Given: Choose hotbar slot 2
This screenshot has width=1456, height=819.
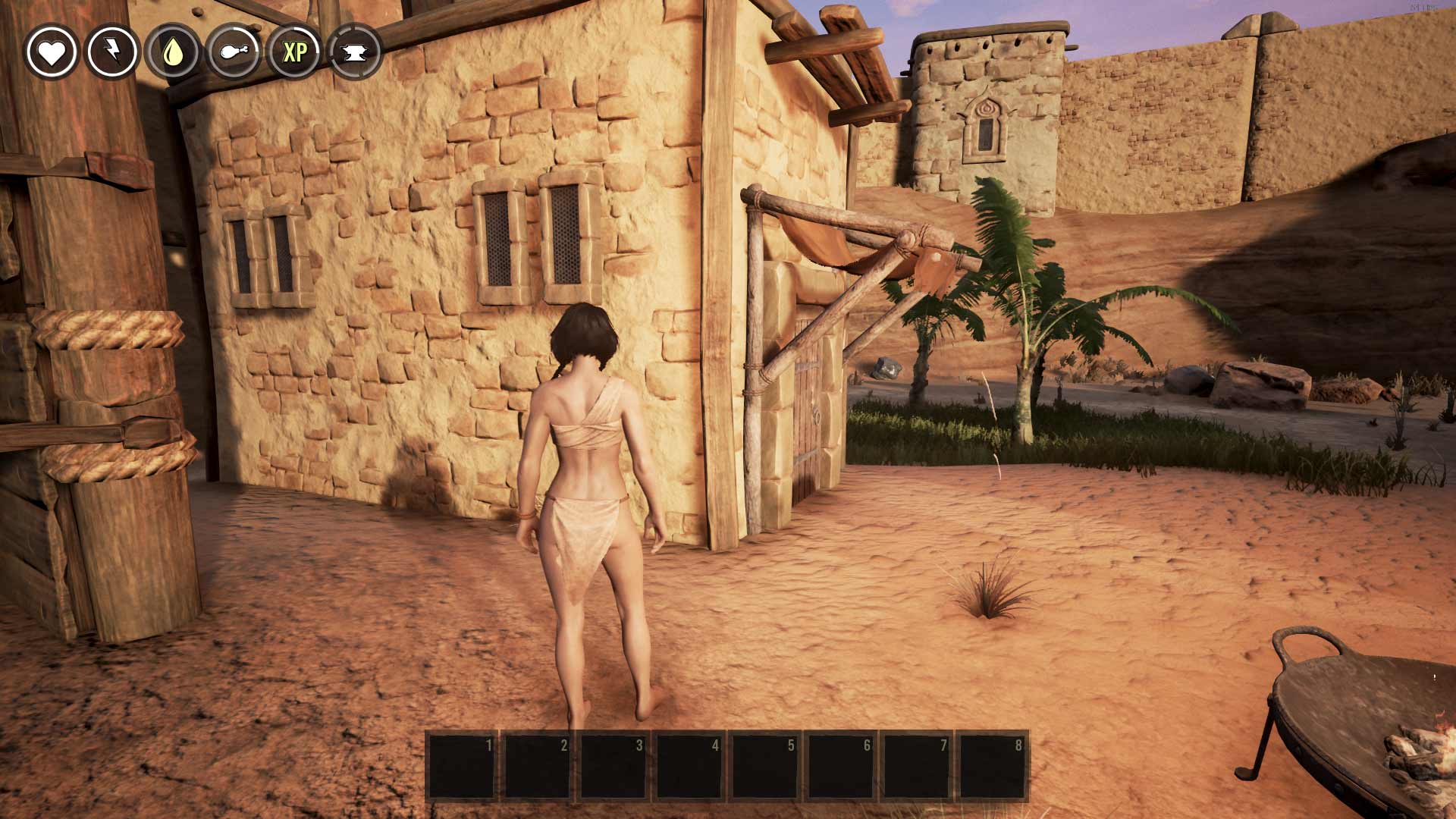Looking at the screenshot, I should tap(538, 766).
